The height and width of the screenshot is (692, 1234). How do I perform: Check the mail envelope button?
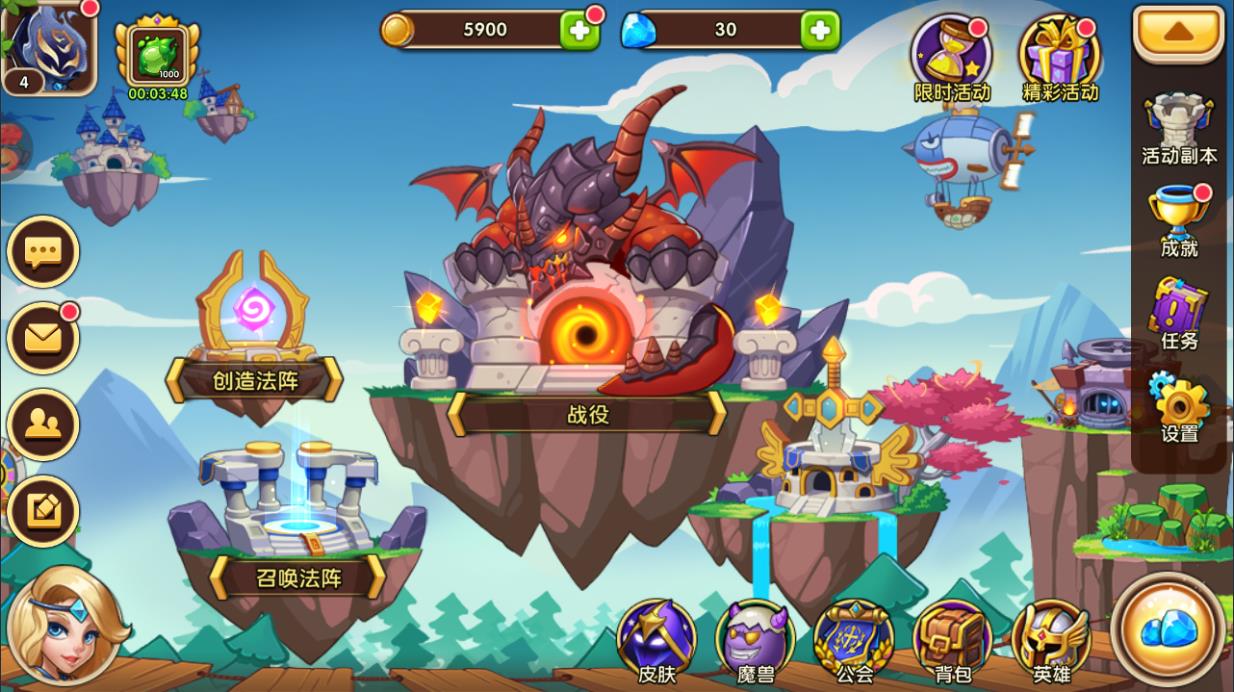coord(43,338)
